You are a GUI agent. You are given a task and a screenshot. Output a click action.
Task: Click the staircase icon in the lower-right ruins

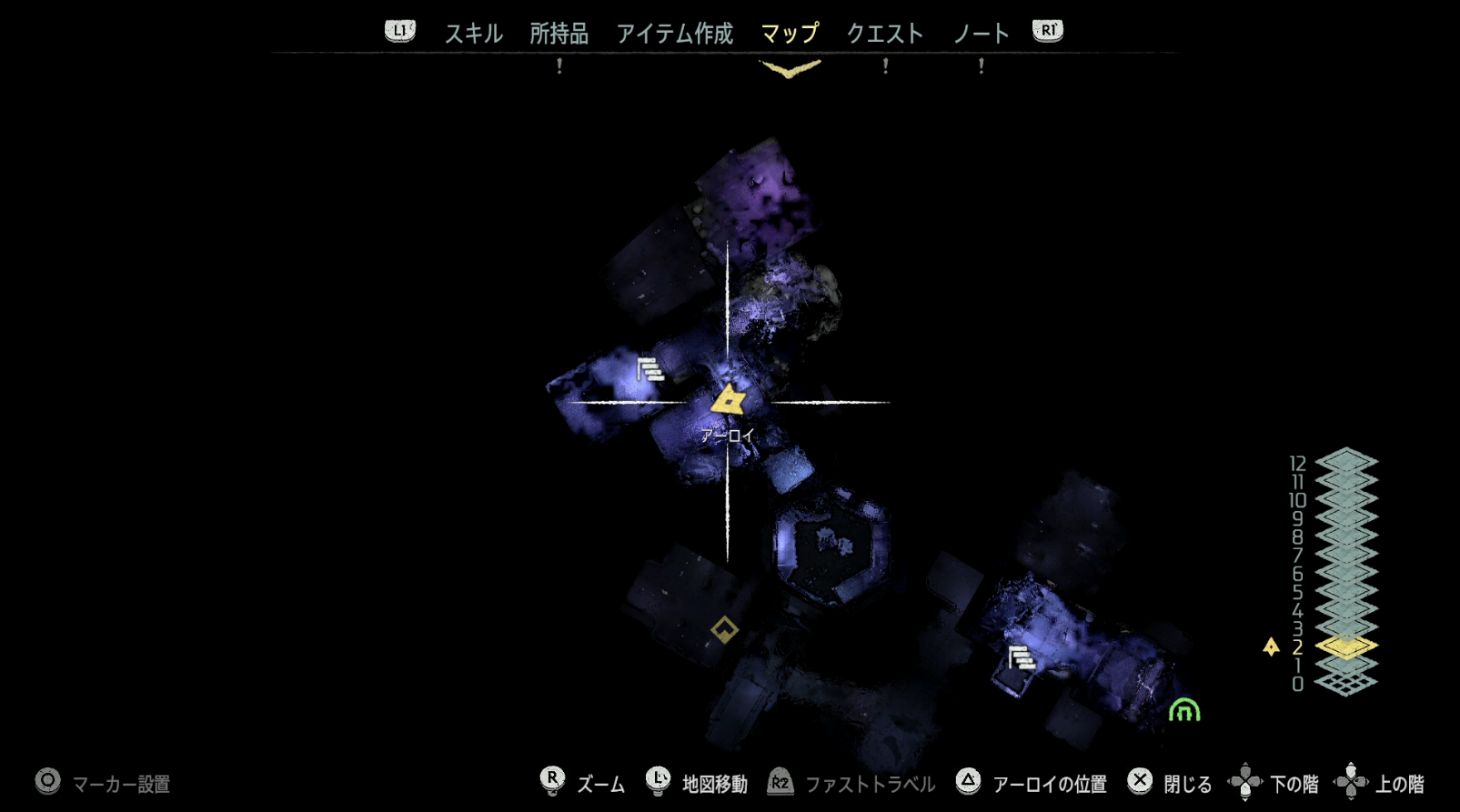(x=1022, y=657)
